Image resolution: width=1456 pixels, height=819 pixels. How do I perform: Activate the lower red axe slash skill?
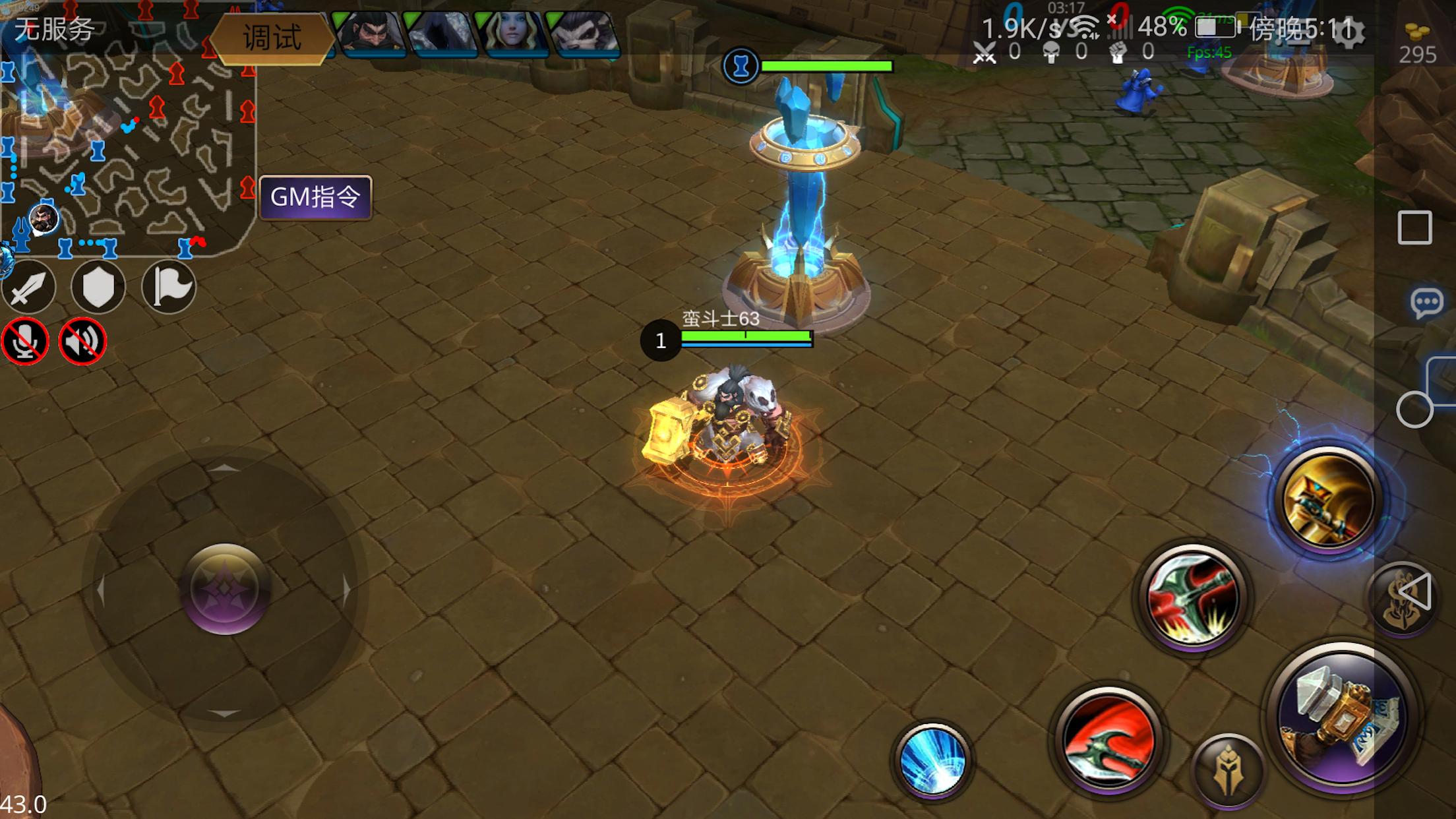click(1109, 739)
